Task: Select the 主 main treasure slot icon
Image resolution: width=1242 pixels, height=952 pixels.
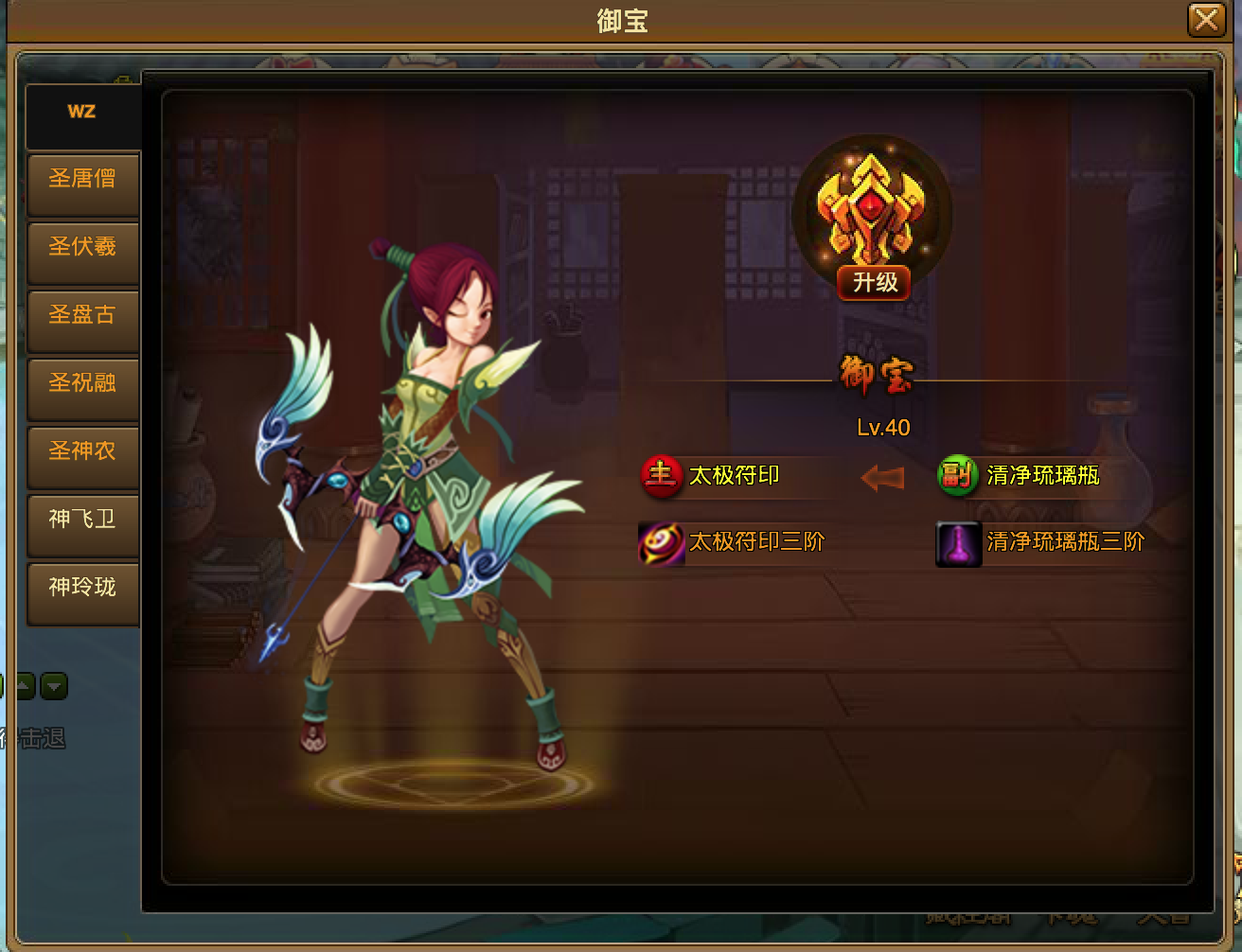Action: pos(661,476)
